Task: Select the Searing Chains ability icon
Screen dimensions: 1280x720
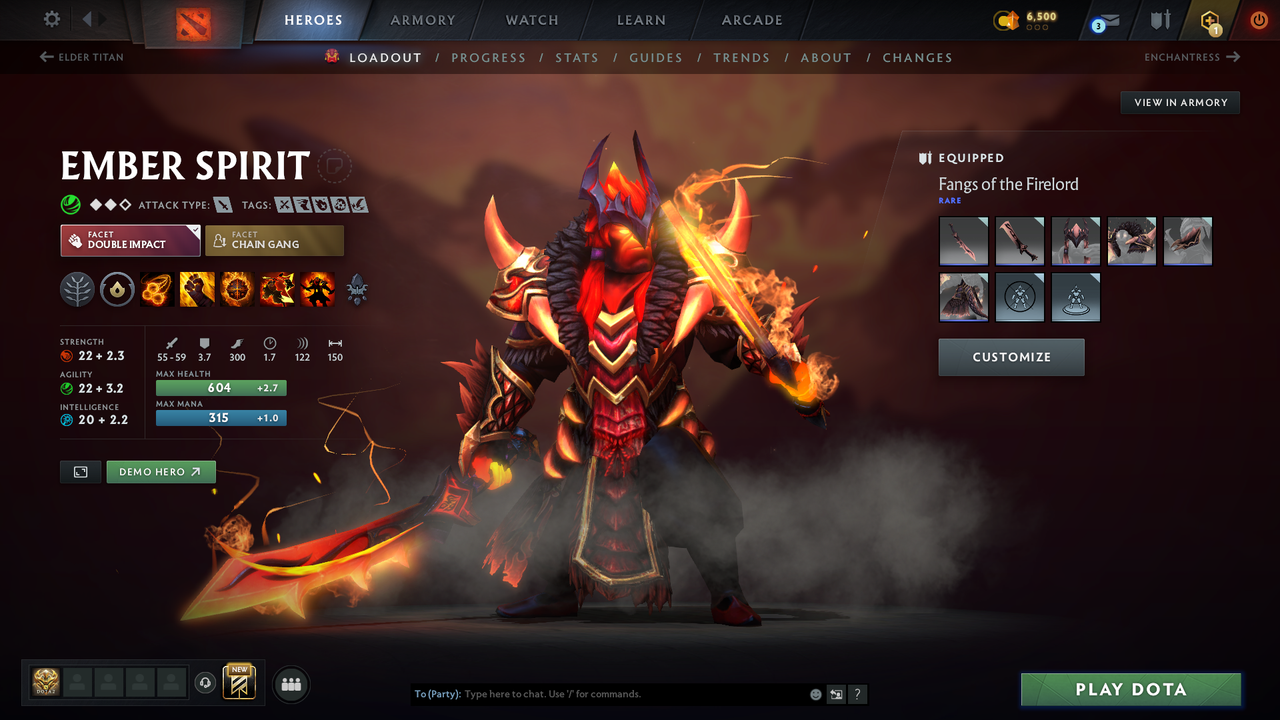Action: pos(157,290)
